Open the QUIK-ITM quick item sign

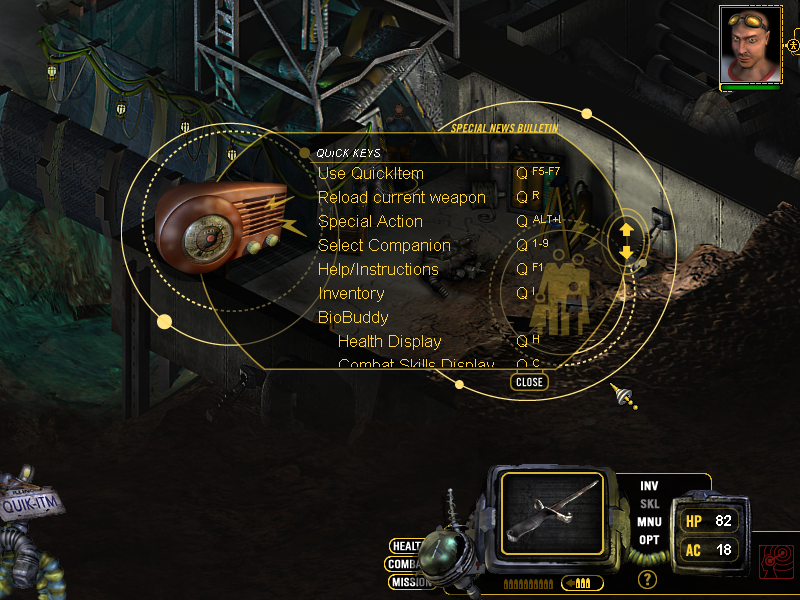[32, 505]
